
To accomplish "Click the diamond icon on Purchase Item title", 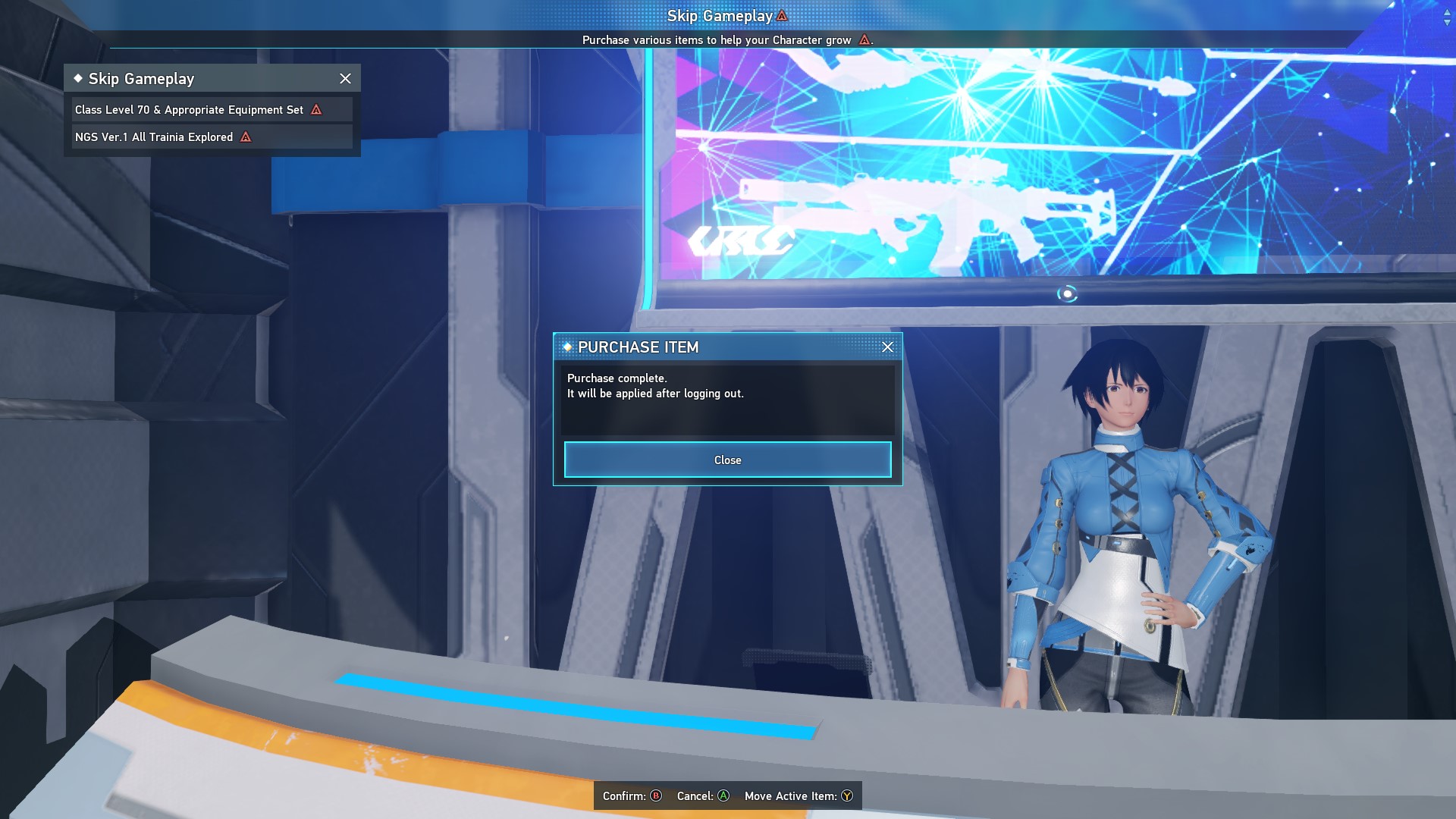I will [x=568, y=348].
